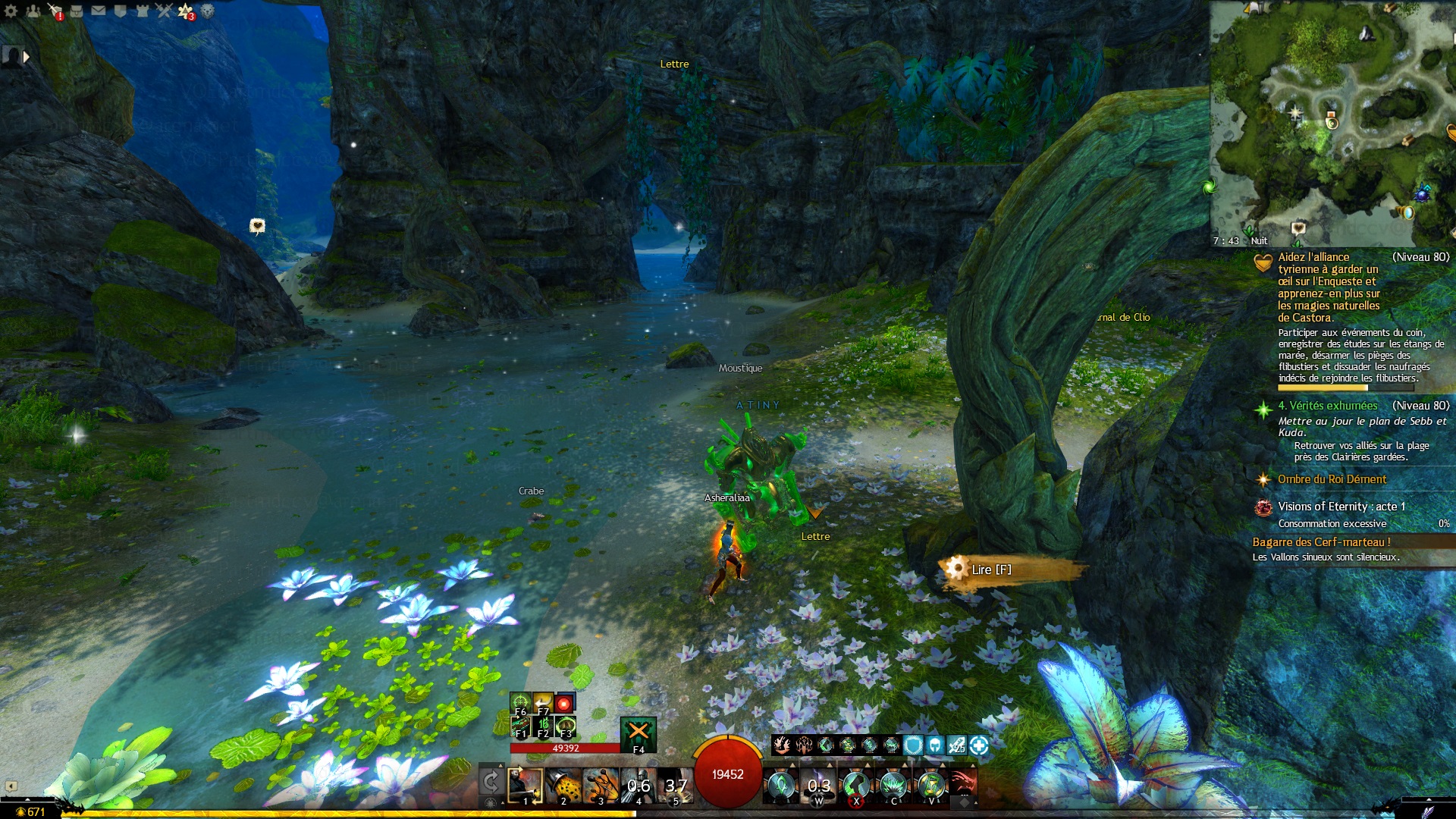
Task: Activate the F4 crossed-out mech skill
Action: pyautogui.click(x=639, y=733)
